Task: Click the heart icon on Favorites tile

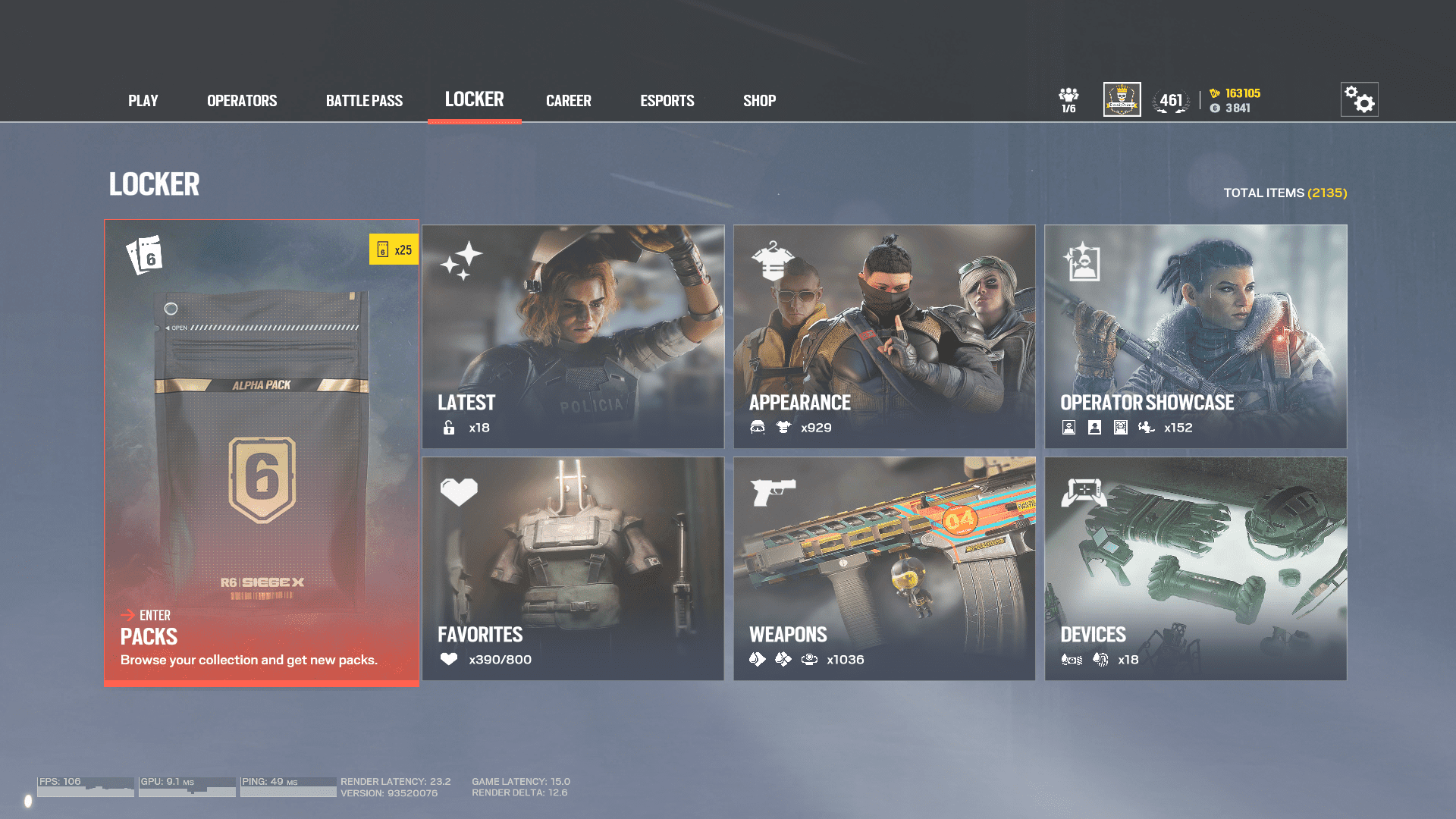Action: click(460, 491)
